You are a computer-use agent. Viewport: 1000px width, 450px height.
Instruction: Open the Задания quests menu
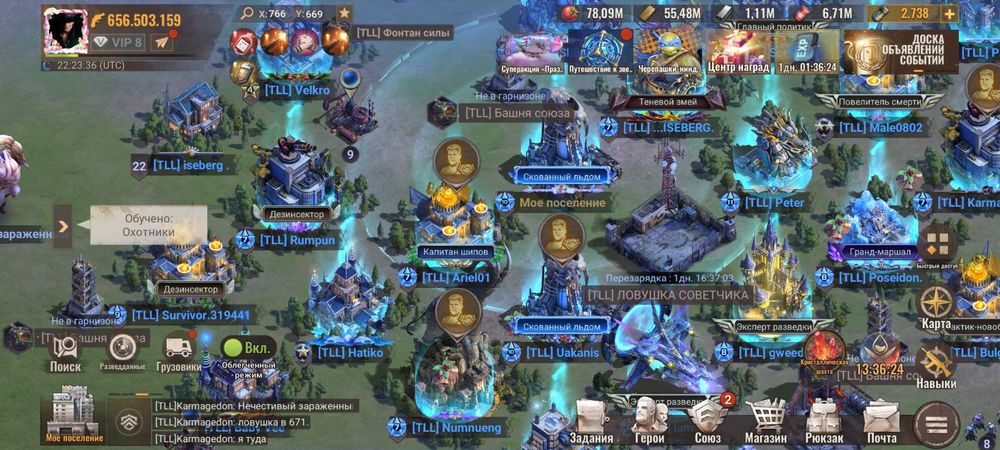pos(592,420)
